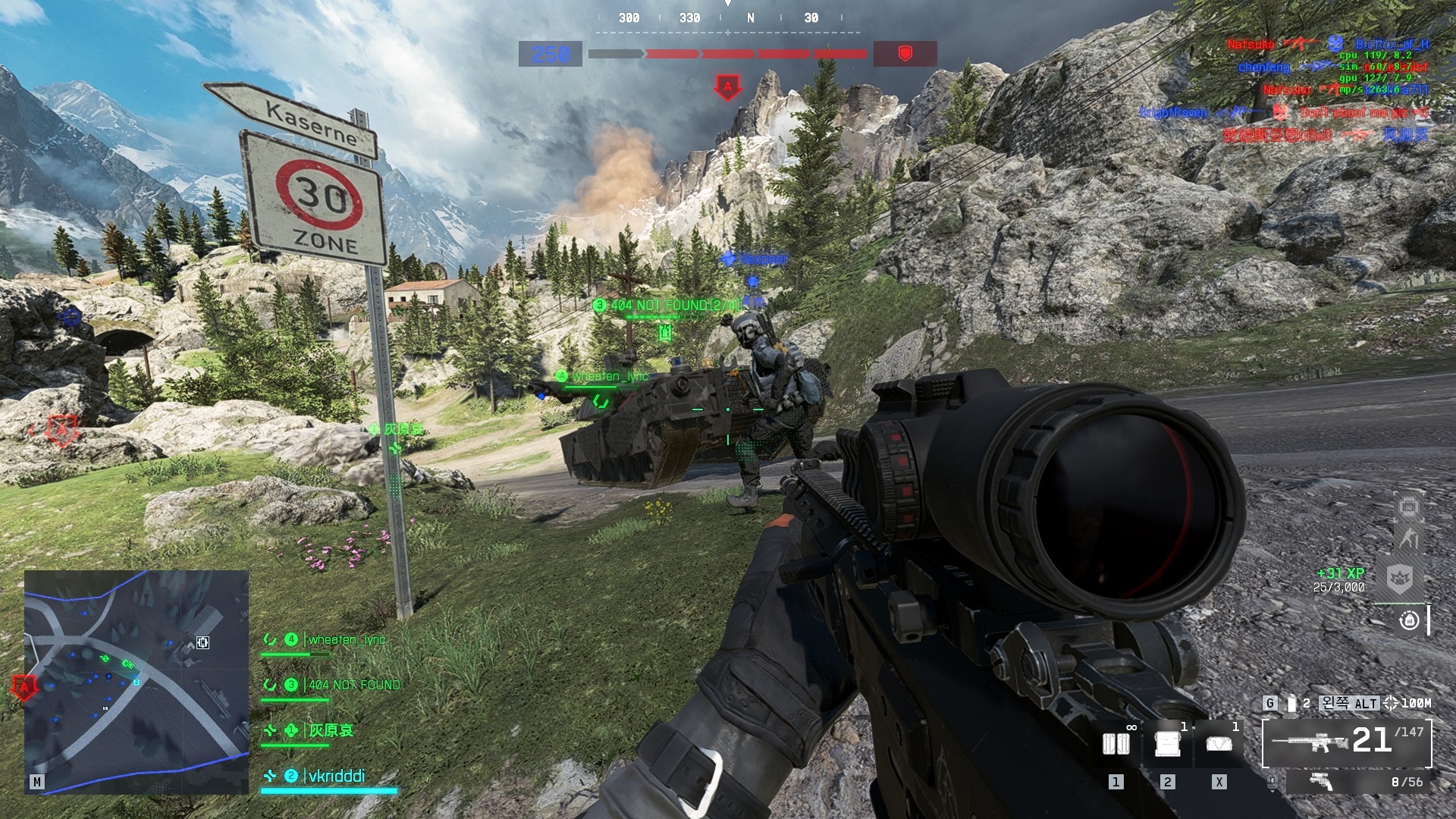Select the medical pouch slot marked X
1456x819 pixels.
pos(1219,744)
